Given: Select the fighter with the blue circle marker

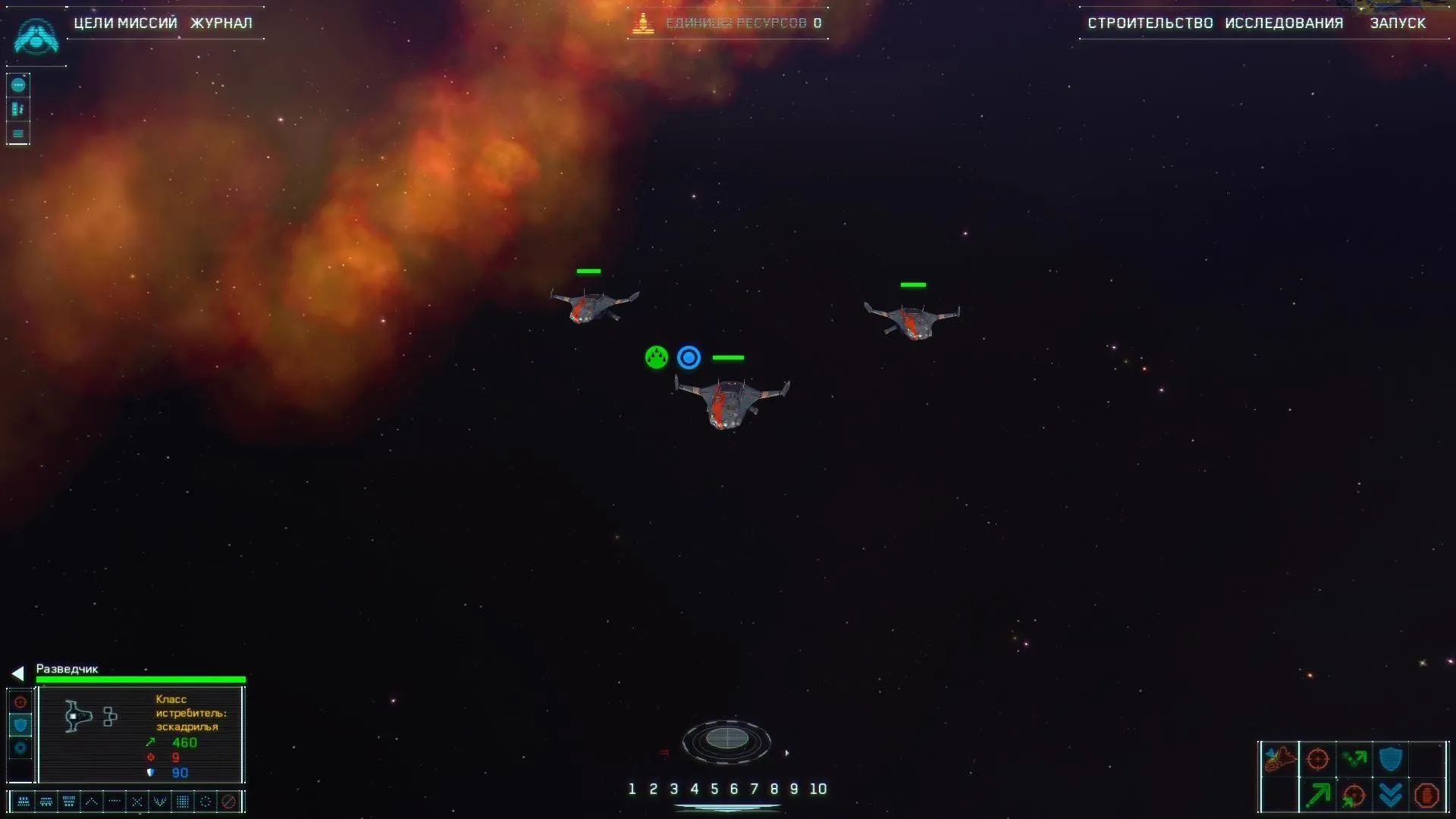Looking at the screenshot, I should 730,403.
